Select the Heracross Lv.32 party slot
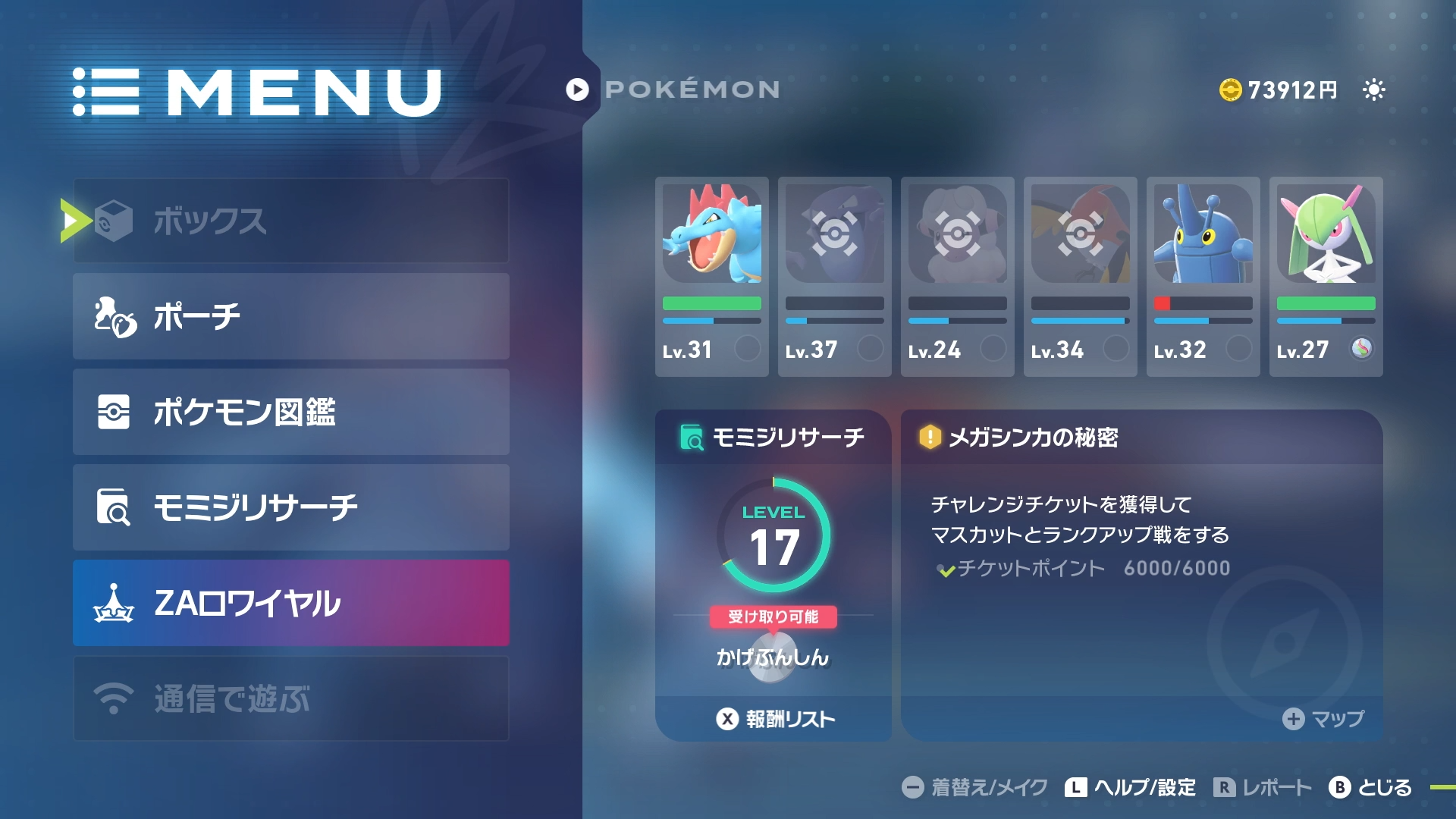Viewport: 1456px width, 819px height. tap(1203, 277)
